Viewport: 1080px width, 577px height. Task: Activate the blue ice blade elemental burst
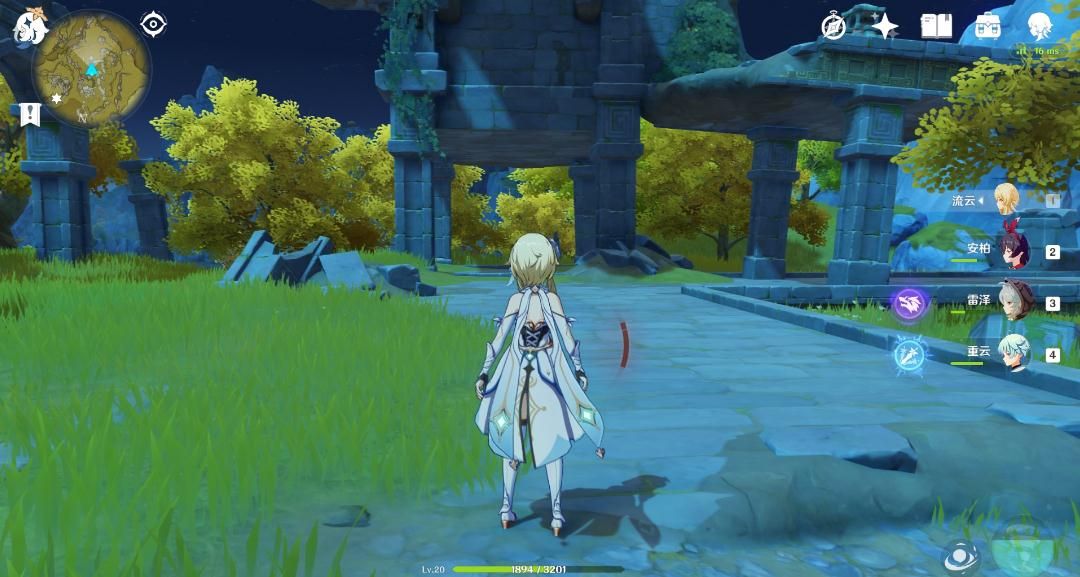909,355
